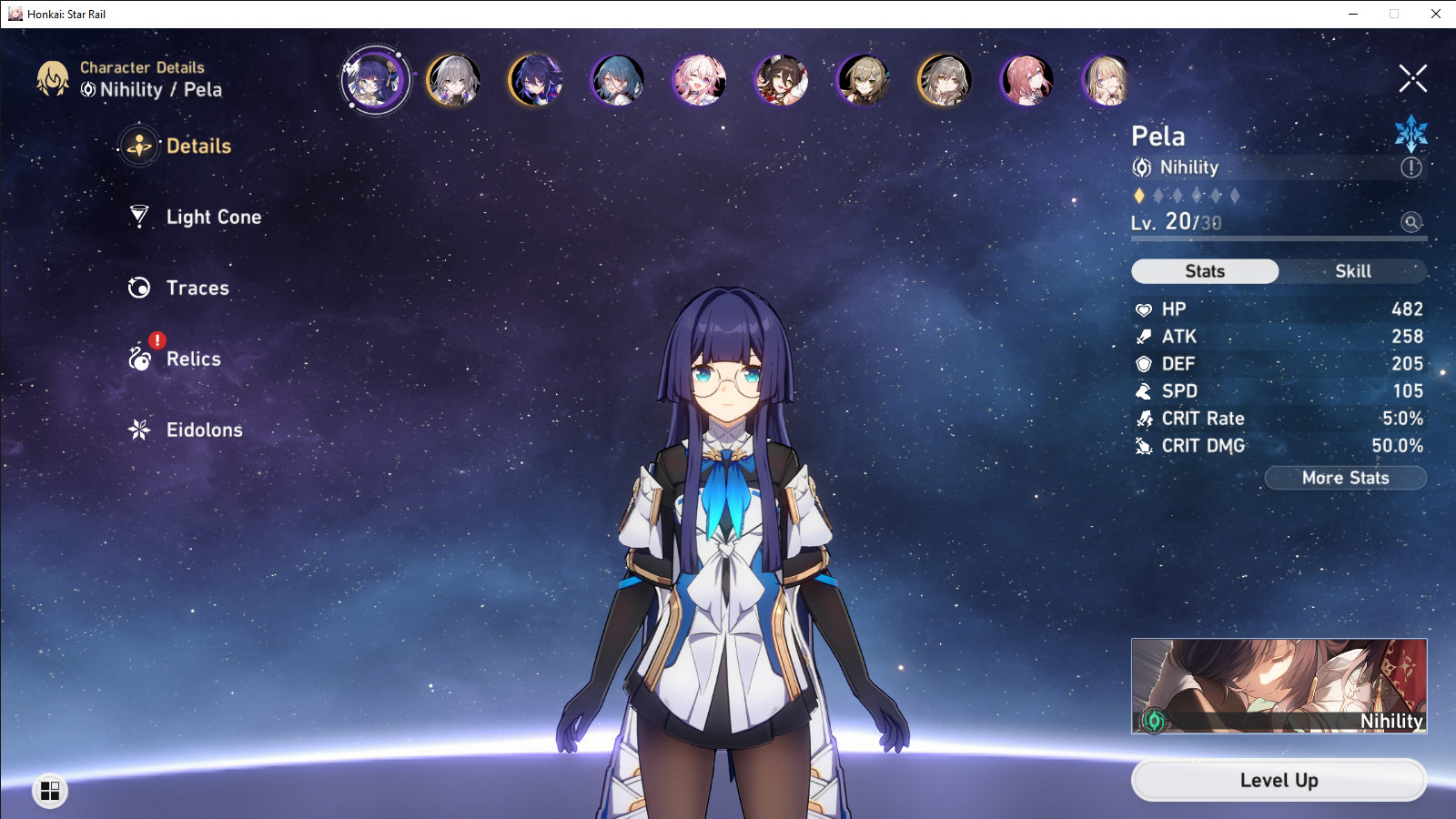Open the Eidolons section

pos(204,430)
